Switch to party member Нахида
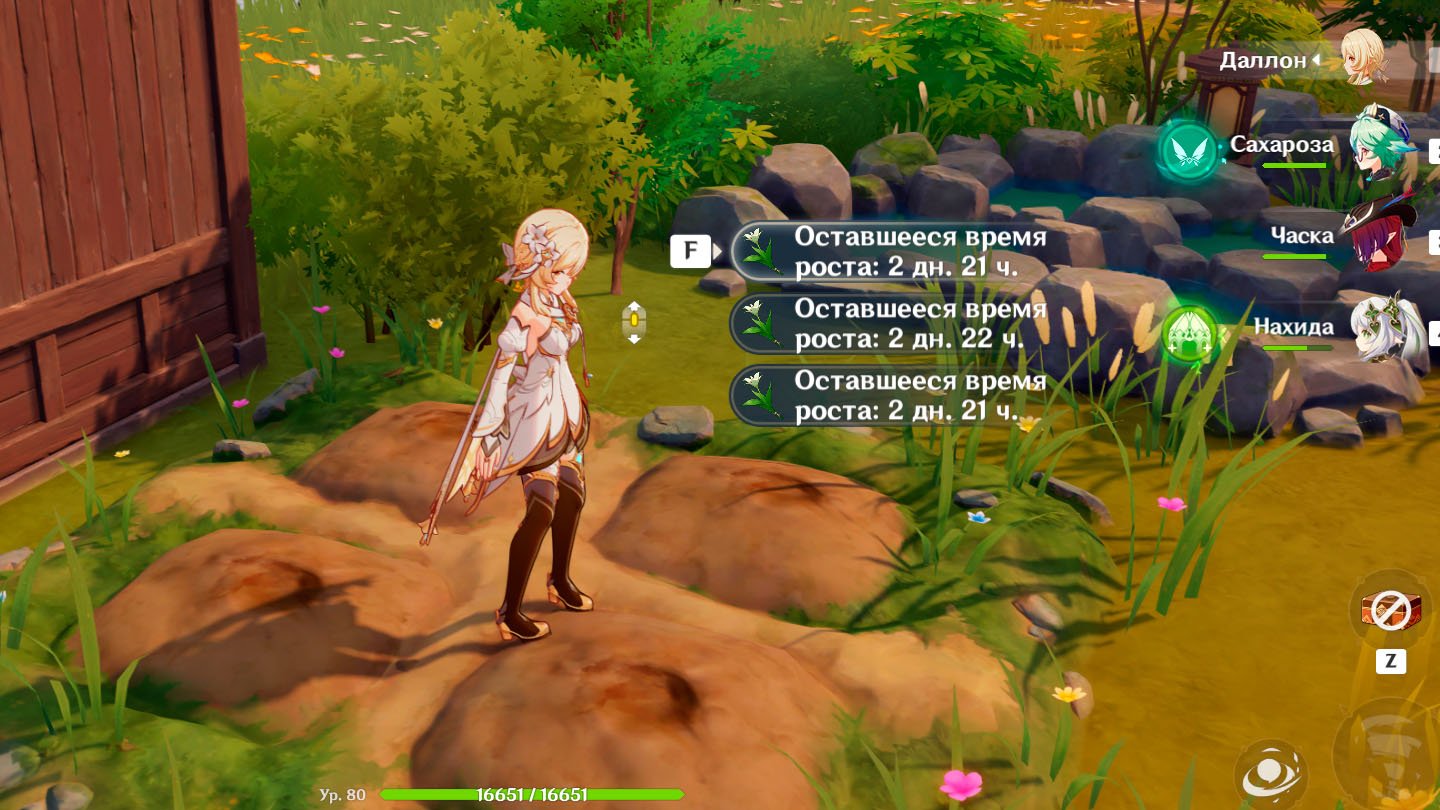The height and width of the screenshot is (810, 1440). point(1384,328)
